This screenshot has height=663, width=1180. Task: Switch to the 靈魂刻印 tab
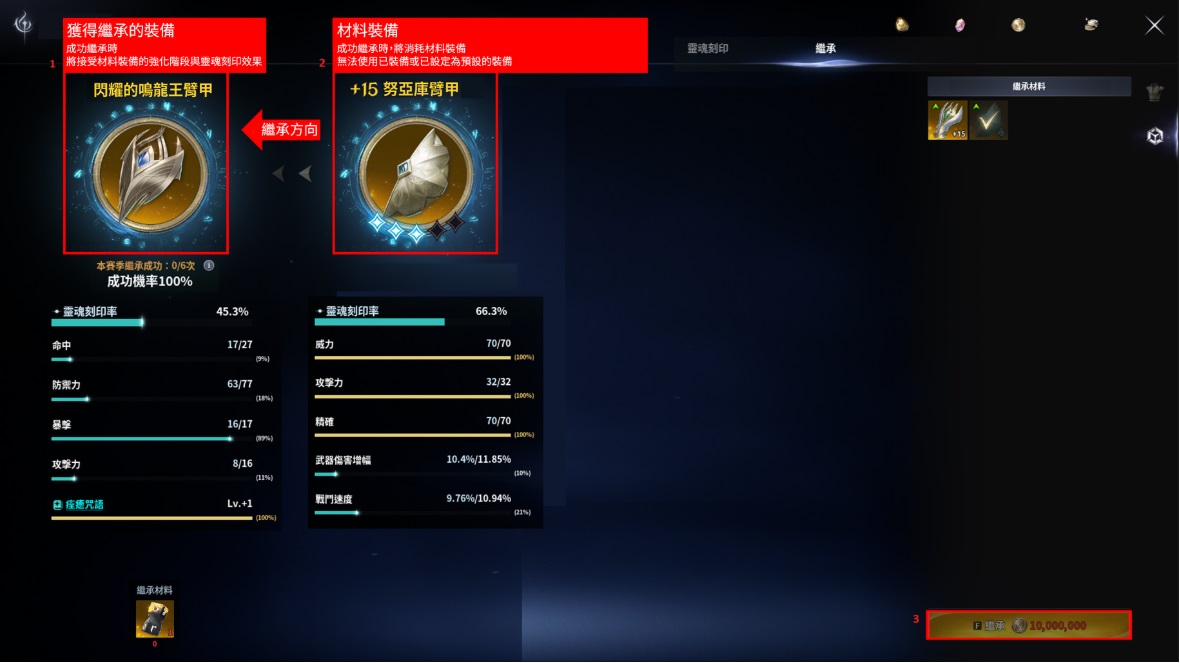tap(708, 48)
